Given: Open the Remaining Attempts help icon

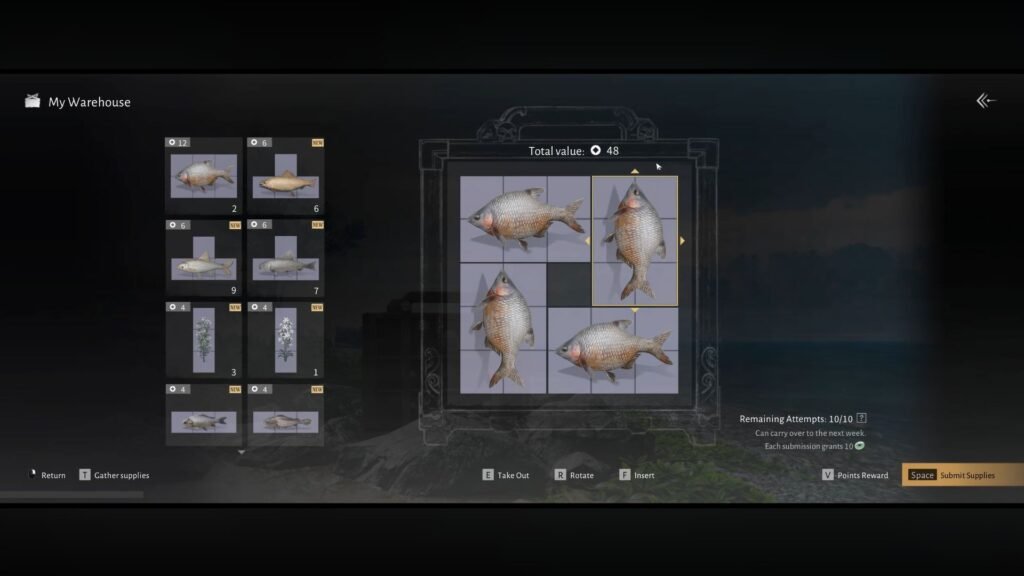Looking at the screenshot, I should coord(862,418).
